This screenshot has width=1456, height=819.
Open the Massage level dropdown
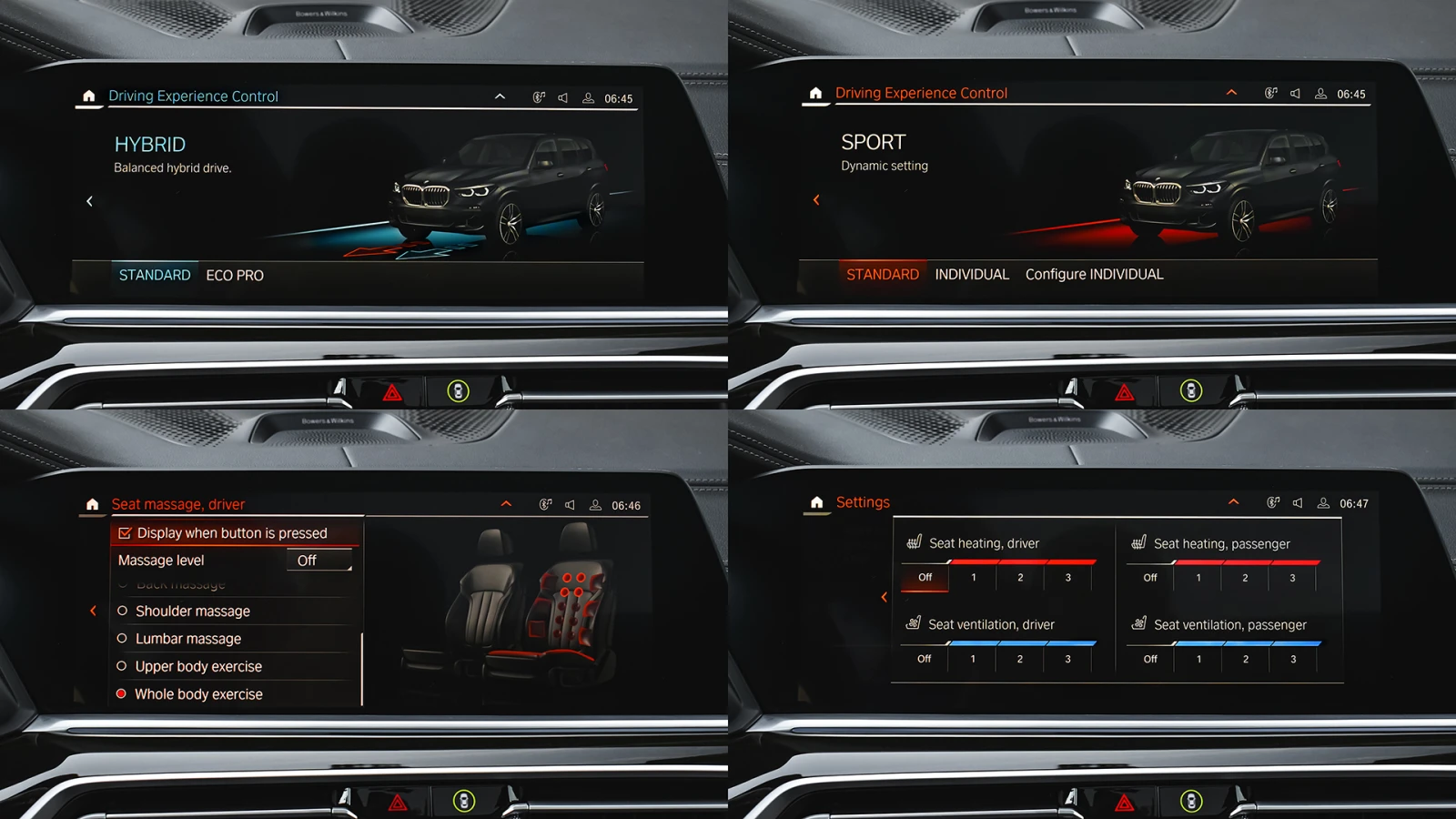(318, 561)
